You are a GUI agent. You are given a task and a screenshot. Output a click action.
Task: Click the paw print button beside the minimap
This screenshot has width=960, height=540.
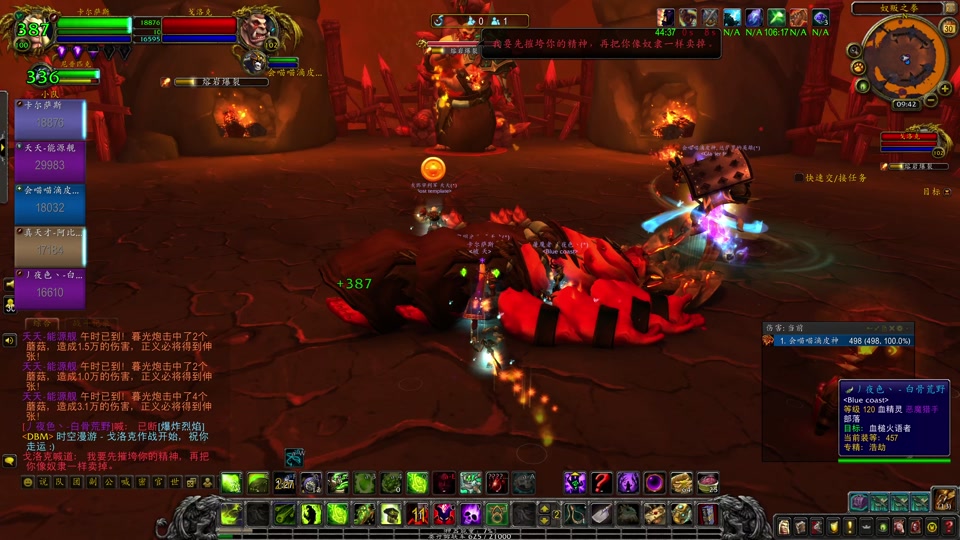click(x=859, y=67)
